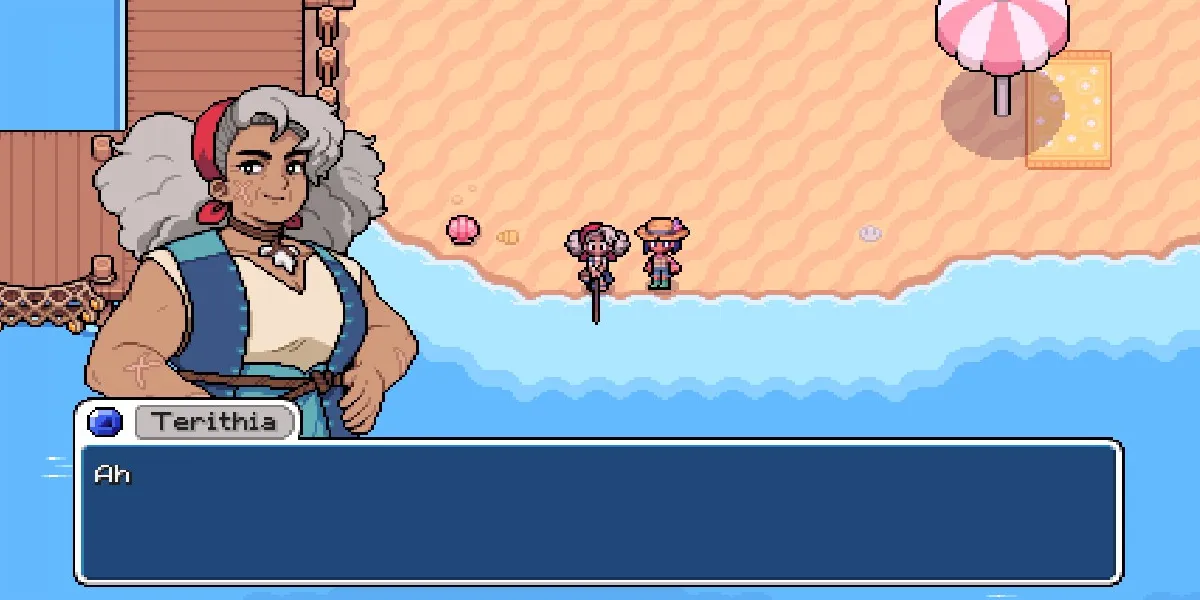Click the blue gem icon beside Terithia
1200x600 pixels.
pyautogui.click(x=104, y=422)
